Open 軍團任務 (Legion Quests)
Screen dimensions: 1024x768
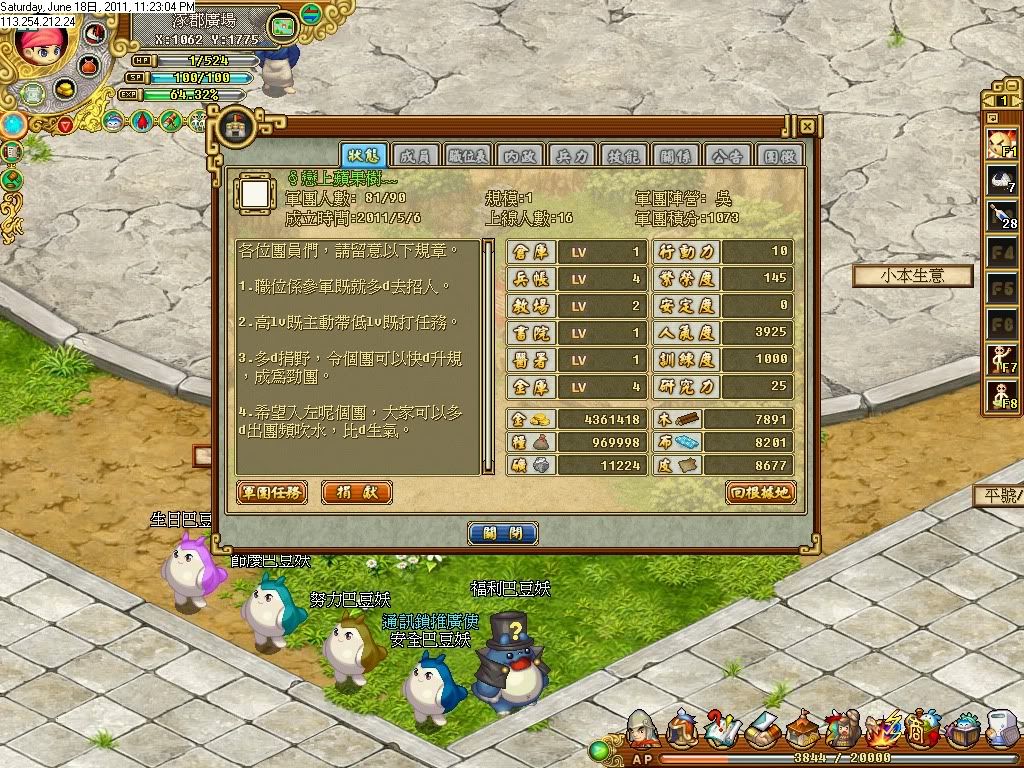pos(272,493)
